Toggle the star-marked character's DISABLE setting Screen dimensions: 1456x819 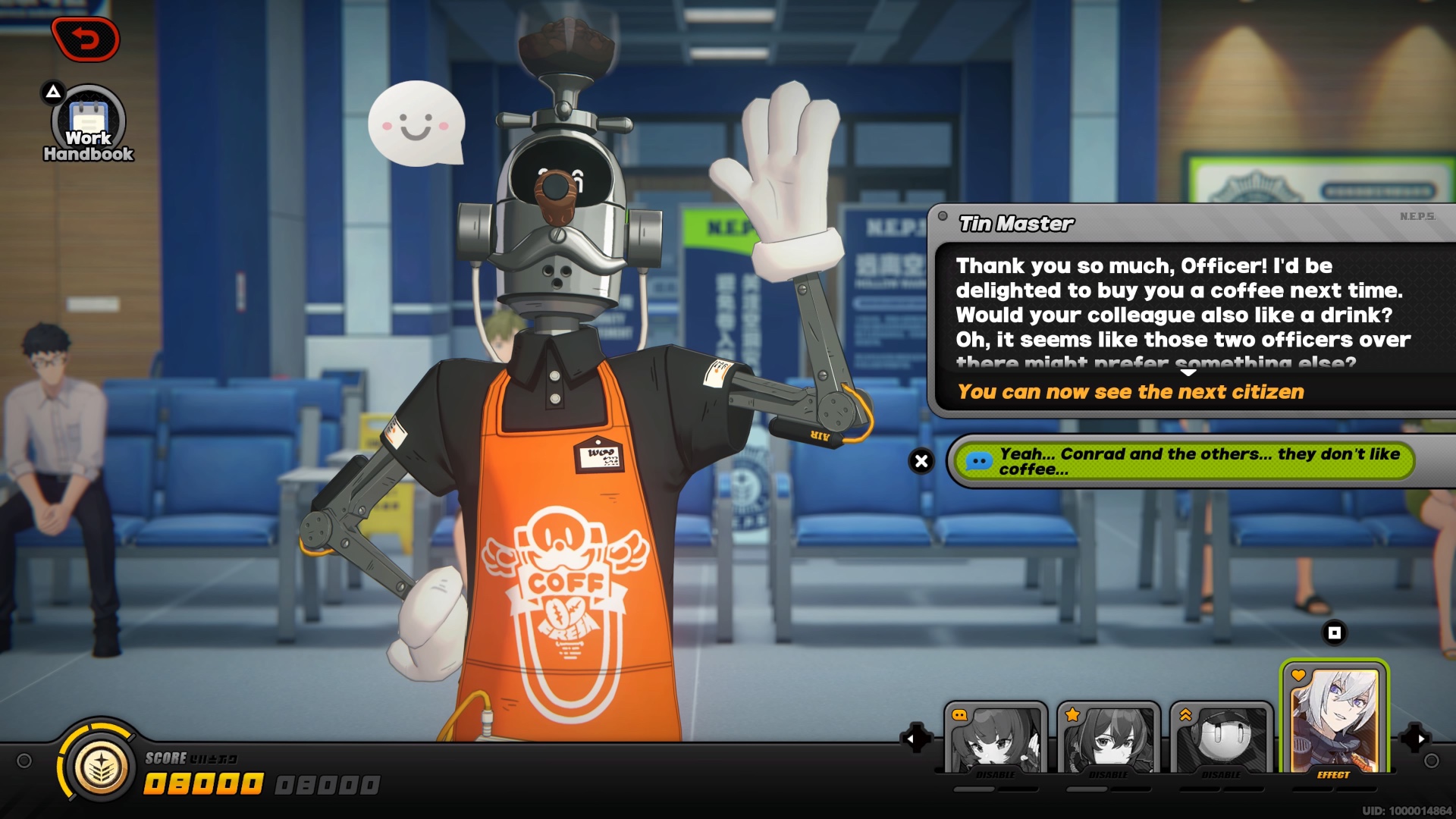[1109, 774]
